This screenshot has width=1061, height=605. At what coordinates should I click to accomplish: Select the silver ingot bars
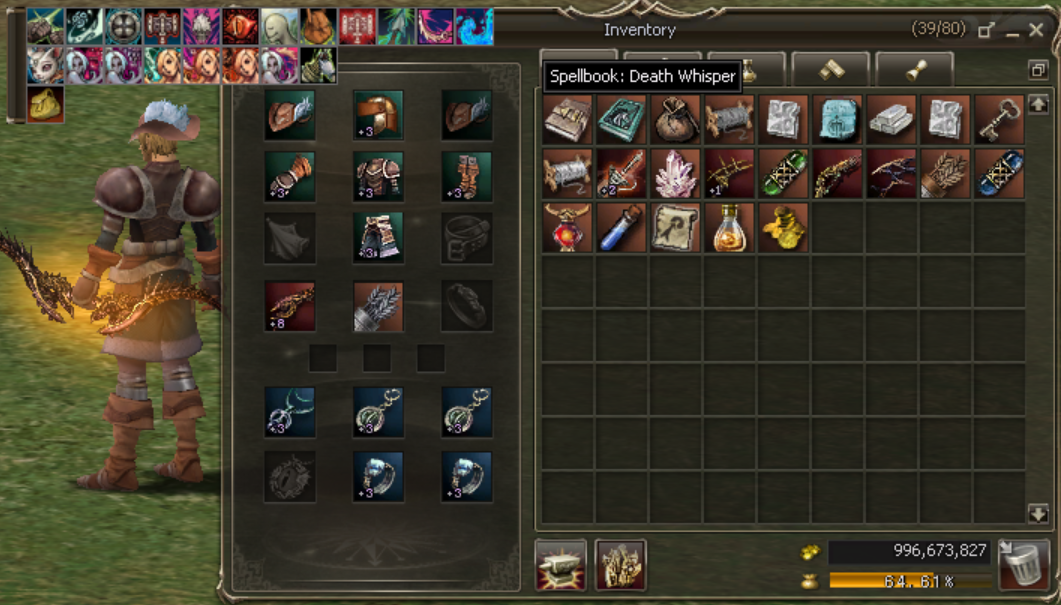pyautogui.click(x=892, y=120)
